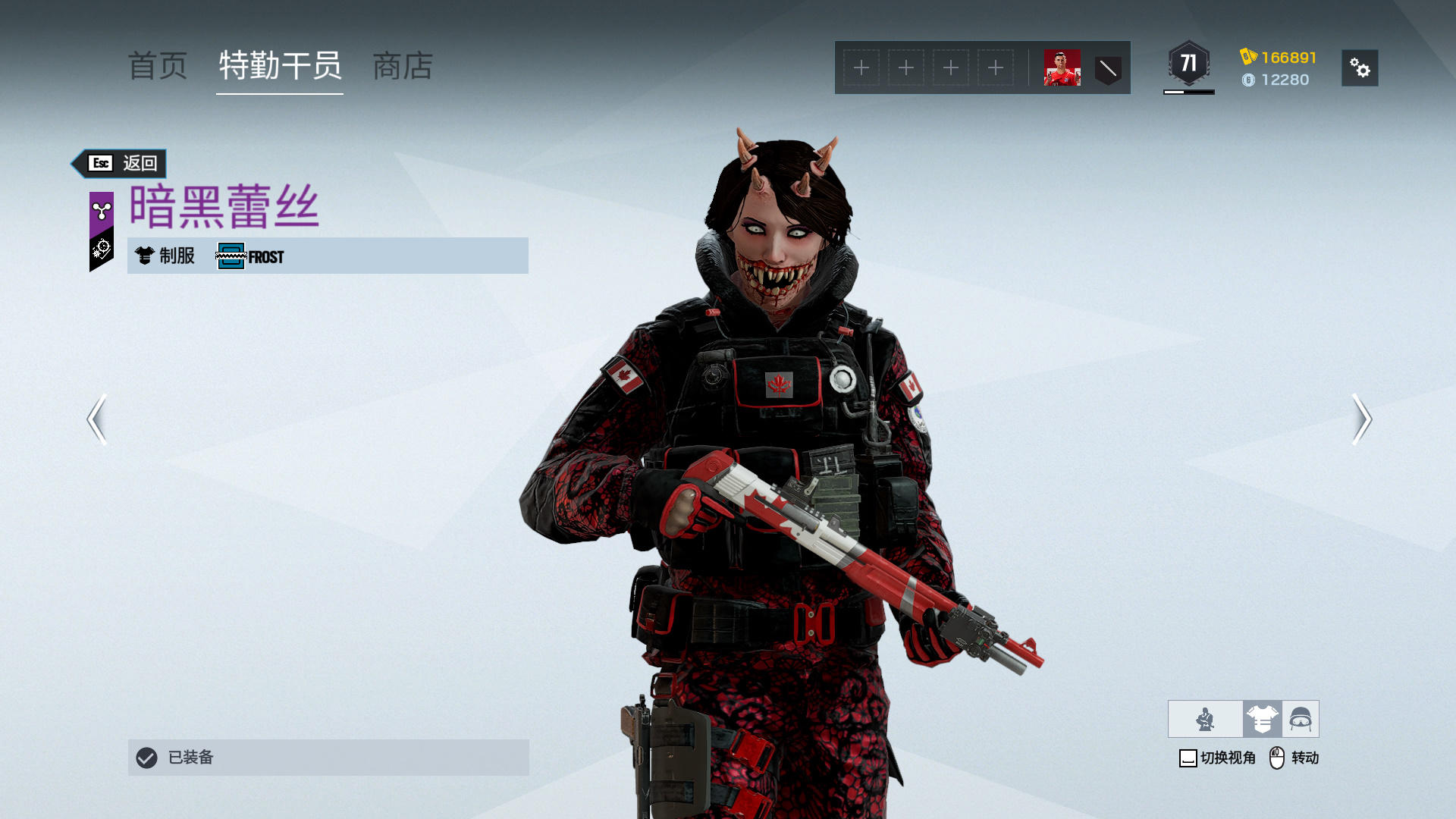Click the 已装备 equipped button
This screenshot has height=819, width=1456.
click(328, 758)
